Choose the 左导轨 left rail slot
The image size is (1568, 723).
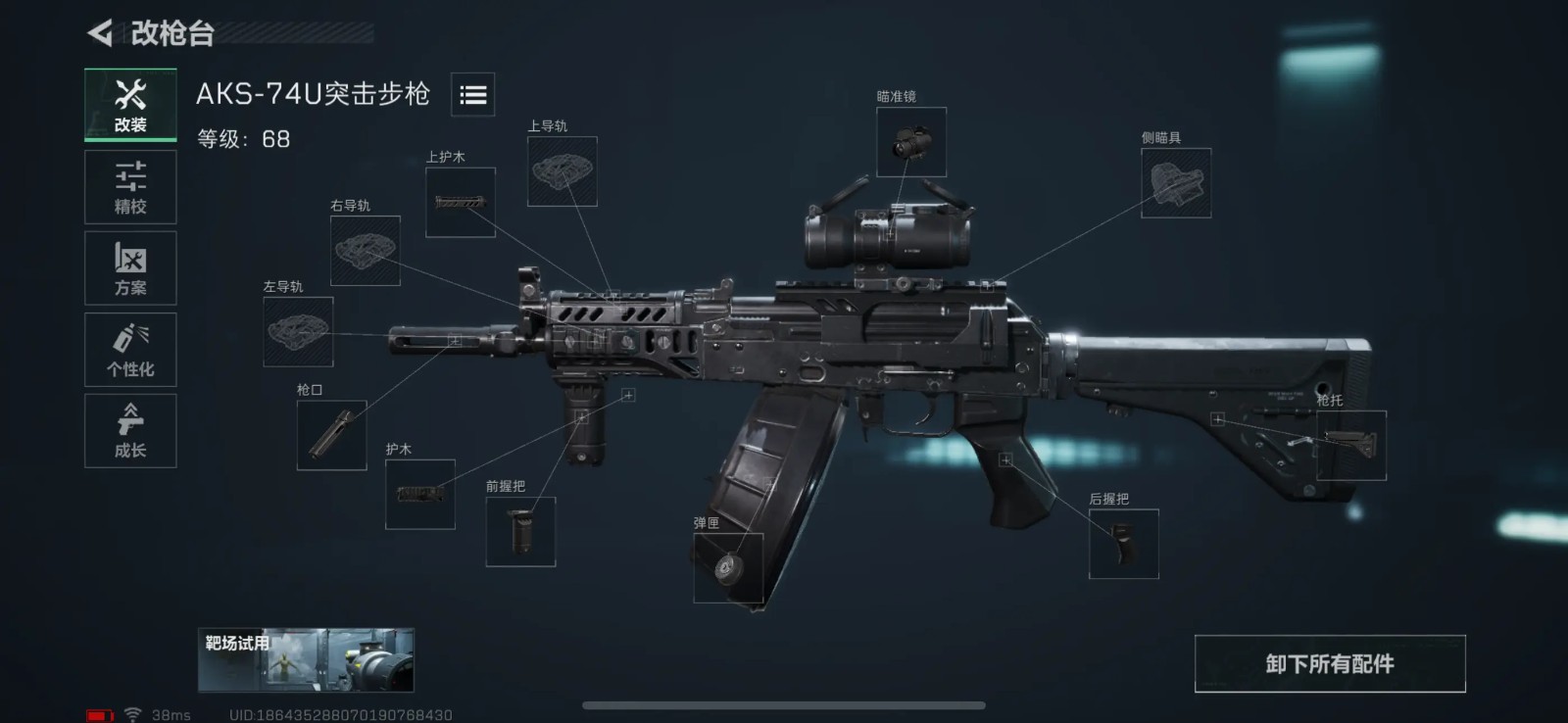[x=298, y=332]
